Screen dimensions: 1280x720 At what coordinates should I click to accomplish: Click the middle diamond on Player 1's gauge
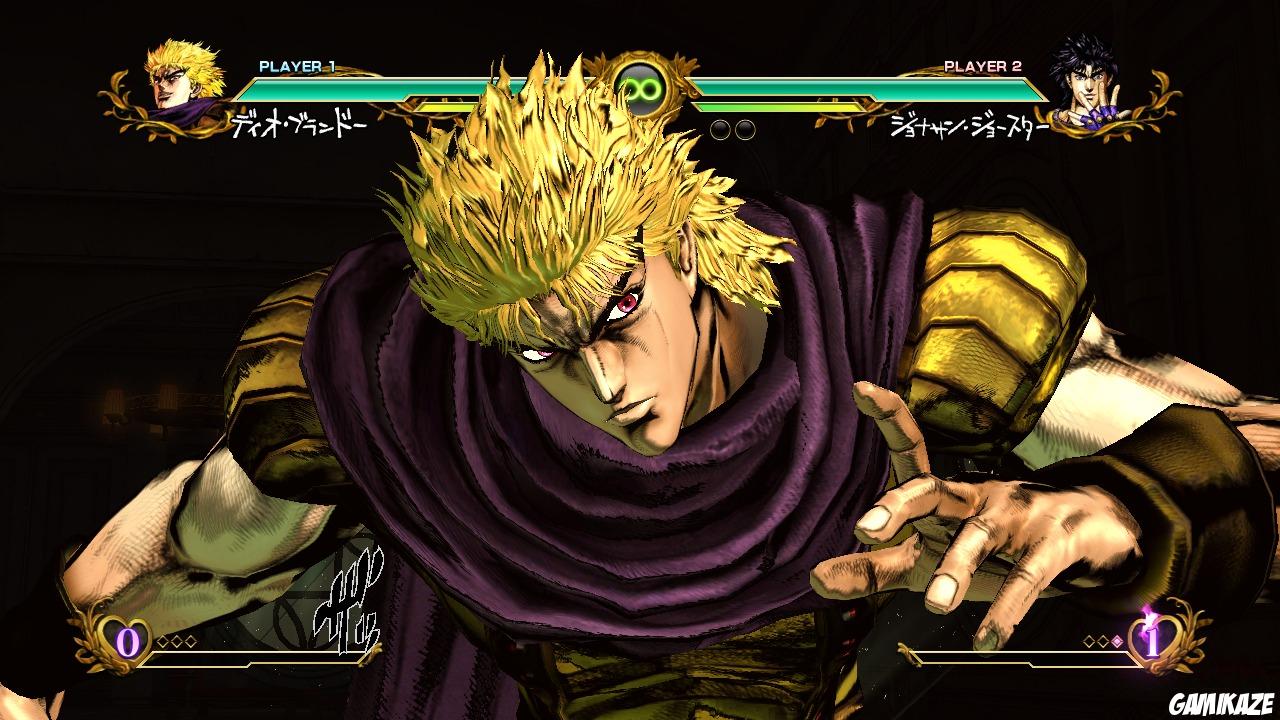point(177,641)
